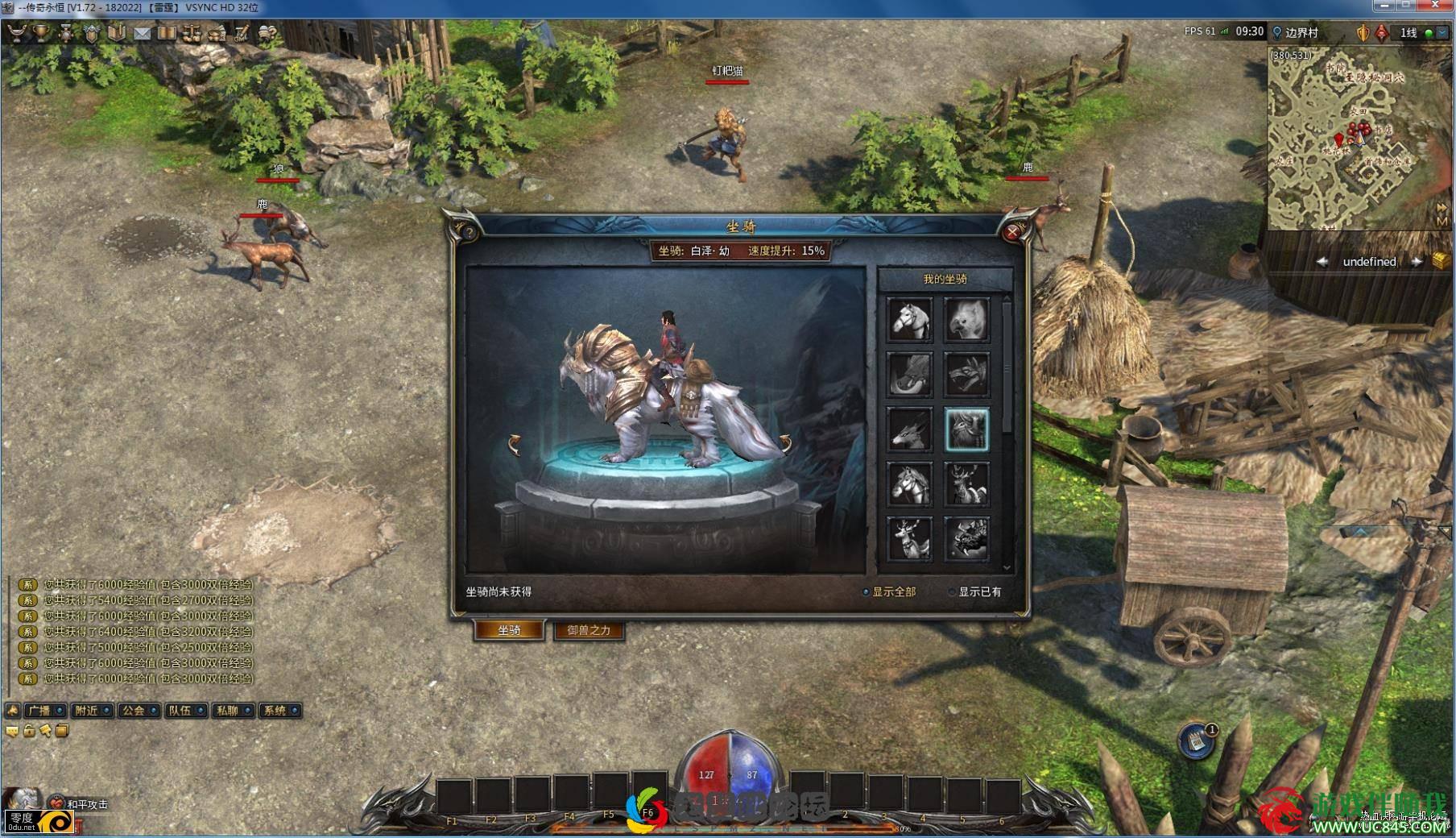Rotate the mount preview right
1456x838 pixels.
coord(784,442)
